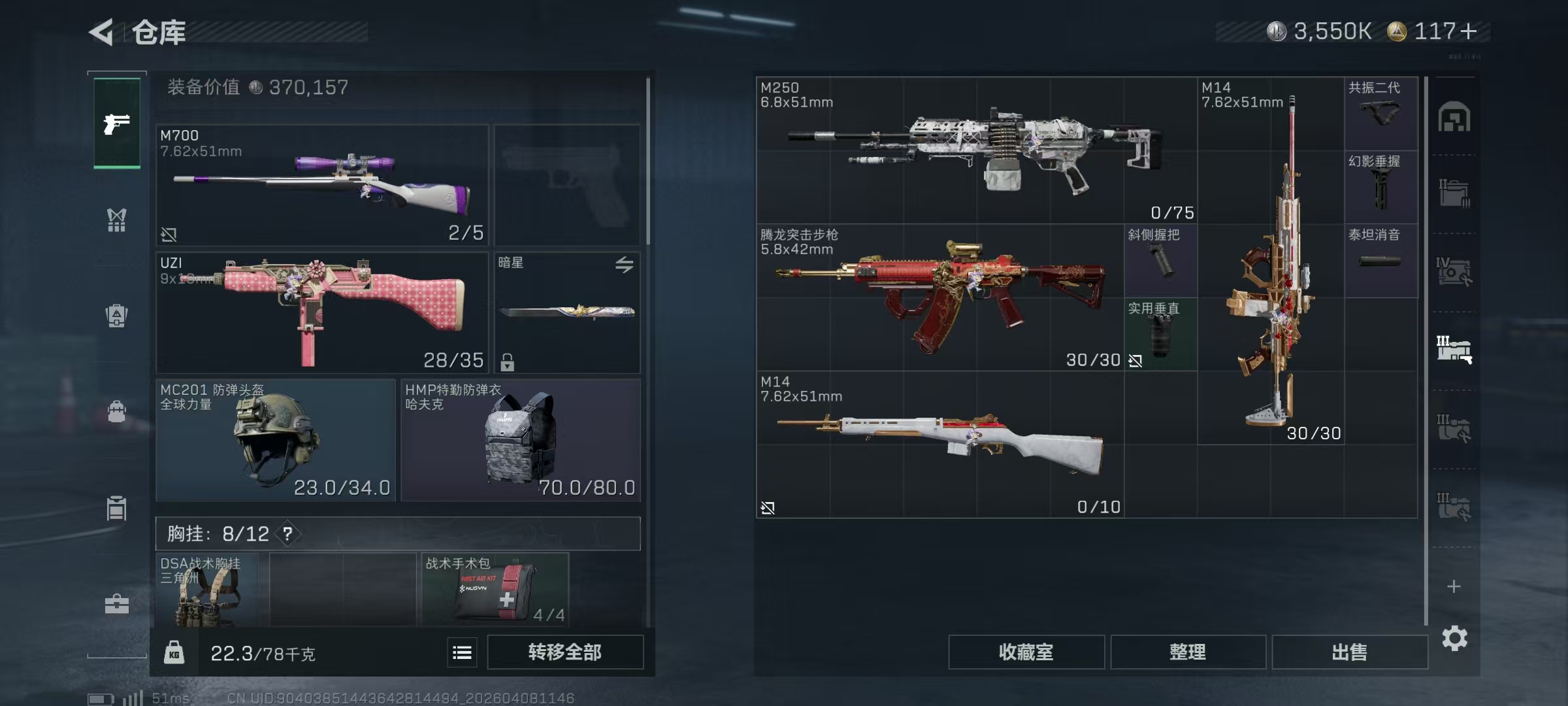Go back from the 仓库 warehouse screen
This screenshot has width=1568, height=706.
[102, 32]
